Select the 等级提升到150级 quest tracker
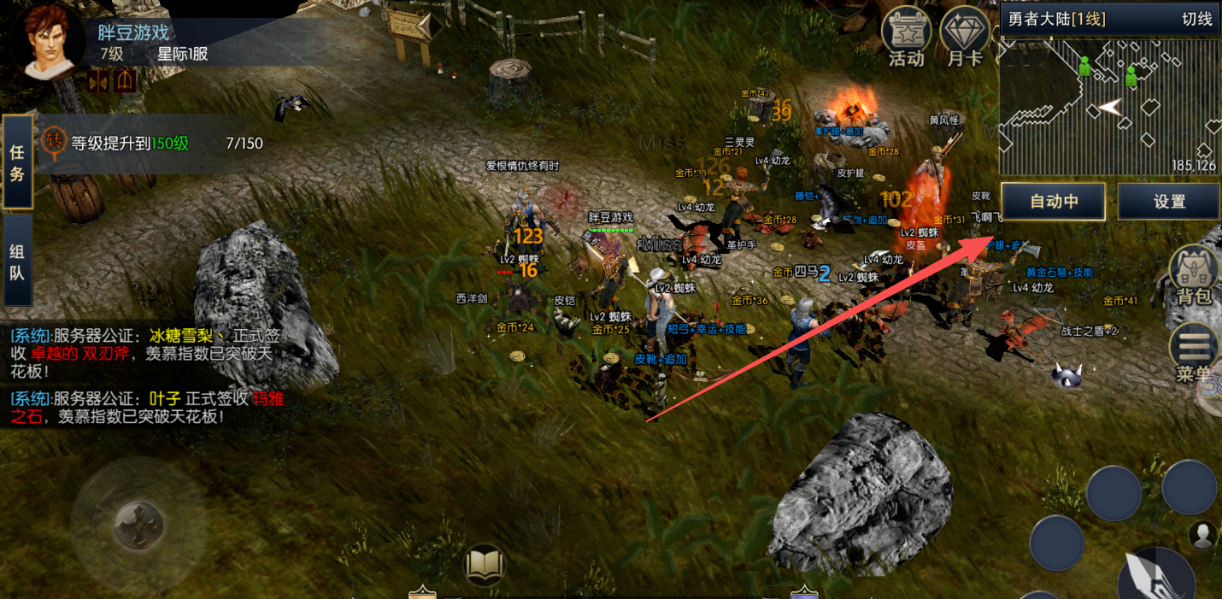 coord(150,143)
